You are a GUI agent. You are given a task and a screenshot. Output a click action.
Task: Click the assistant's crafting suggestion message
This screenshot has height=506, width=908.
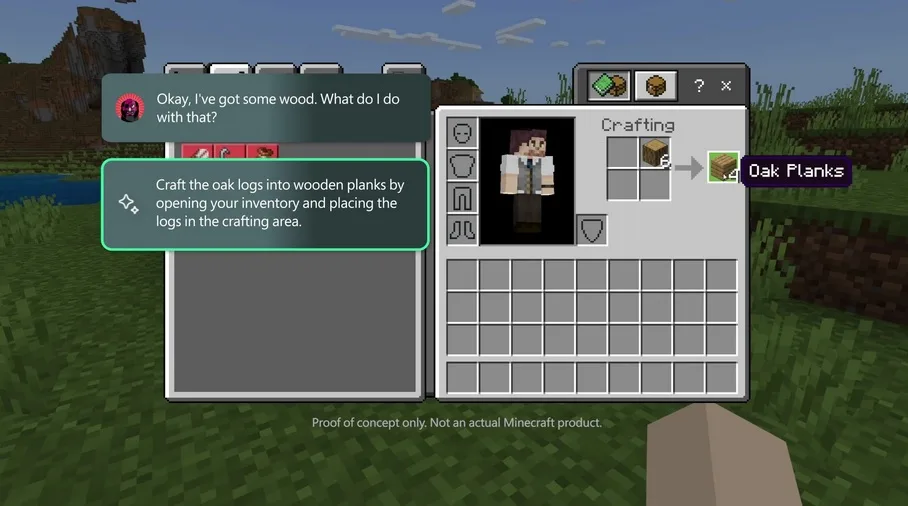pos(265,204)
